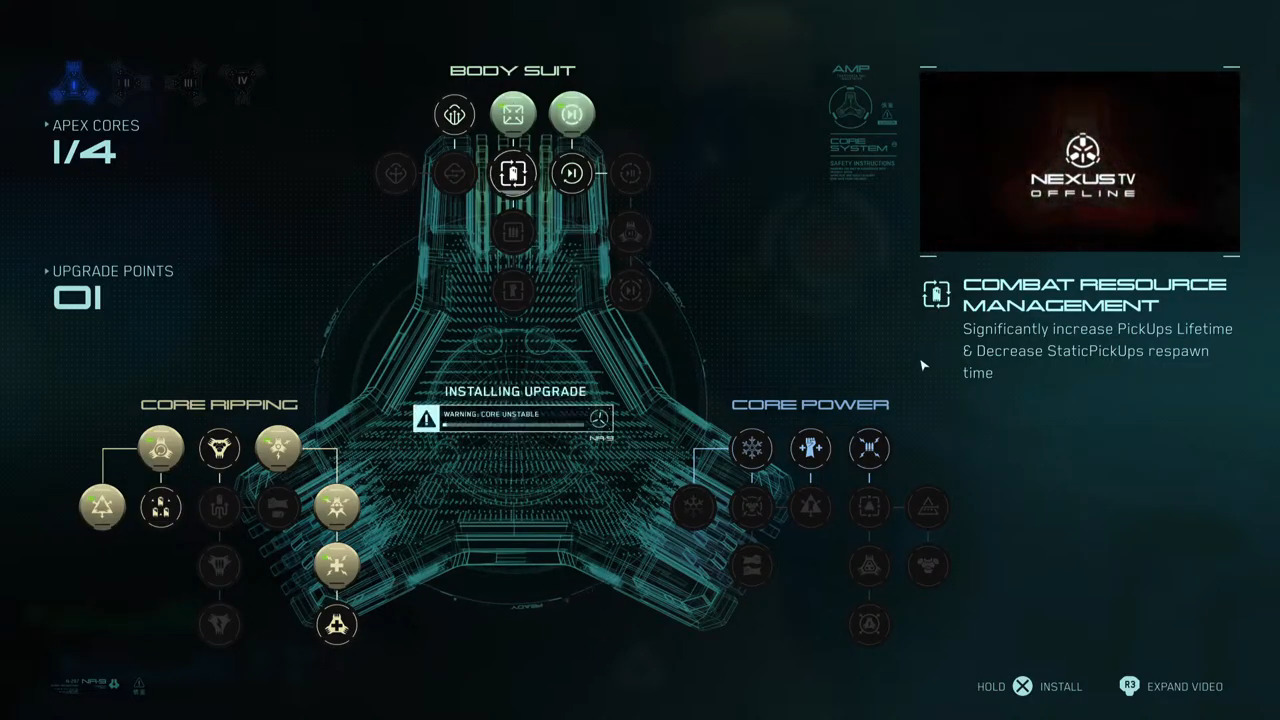Screen dimensions: 1280x720
Task: Select the Combat Resource Management upgrade node
Action: pyautogui.click(x=512, y=174)
